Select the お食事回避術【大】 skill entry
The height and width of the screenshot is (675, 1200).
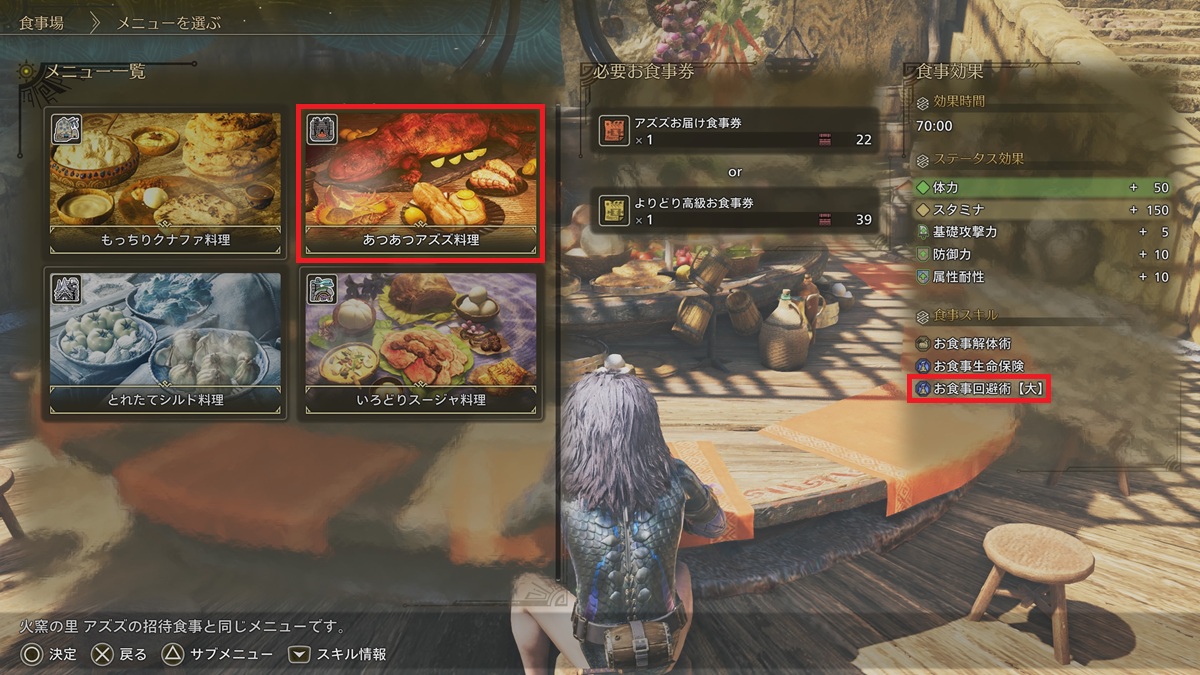980,388
